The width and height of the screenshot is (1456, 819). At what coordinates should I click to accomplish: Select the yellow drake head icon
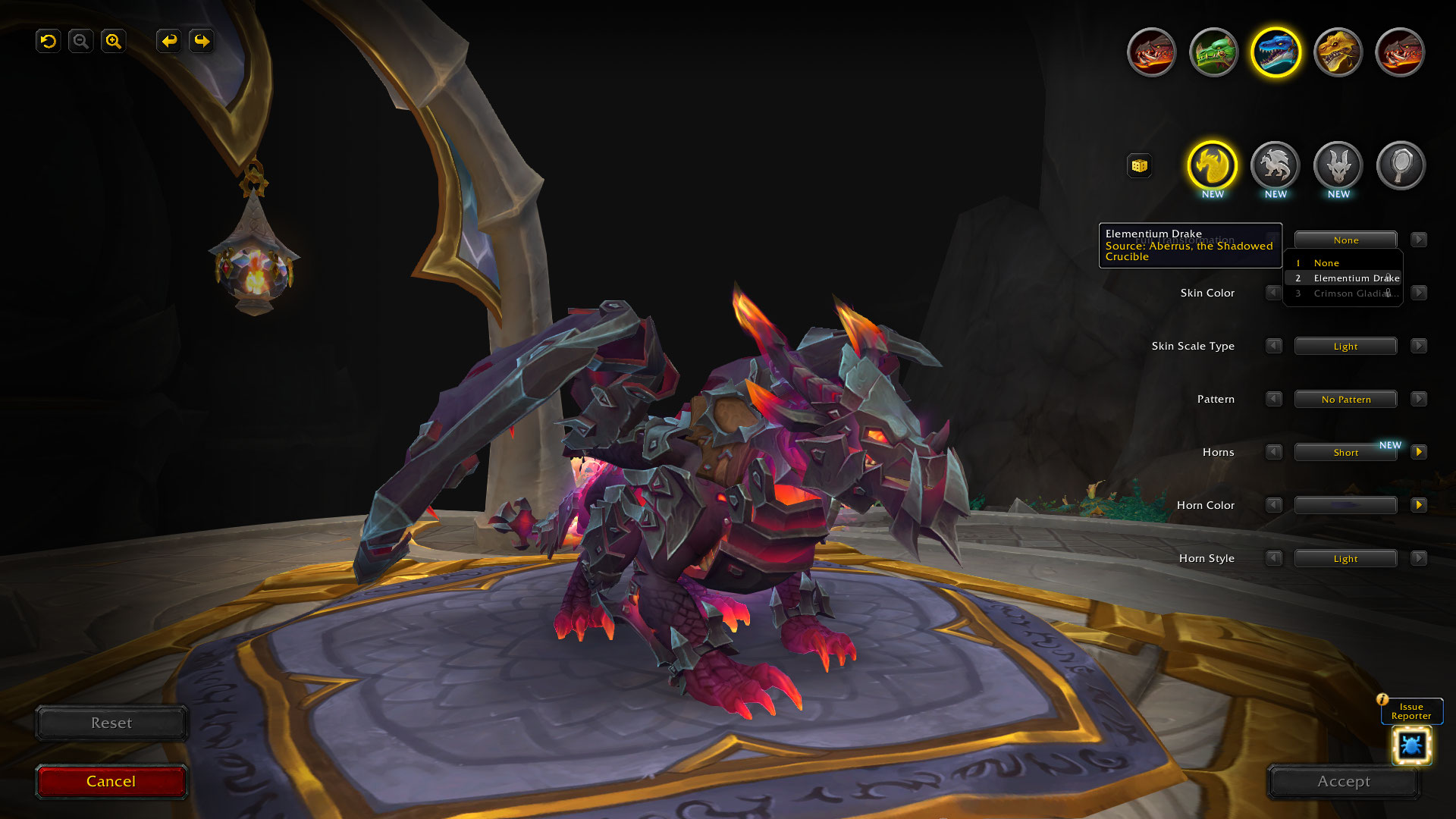point(1337,52)
